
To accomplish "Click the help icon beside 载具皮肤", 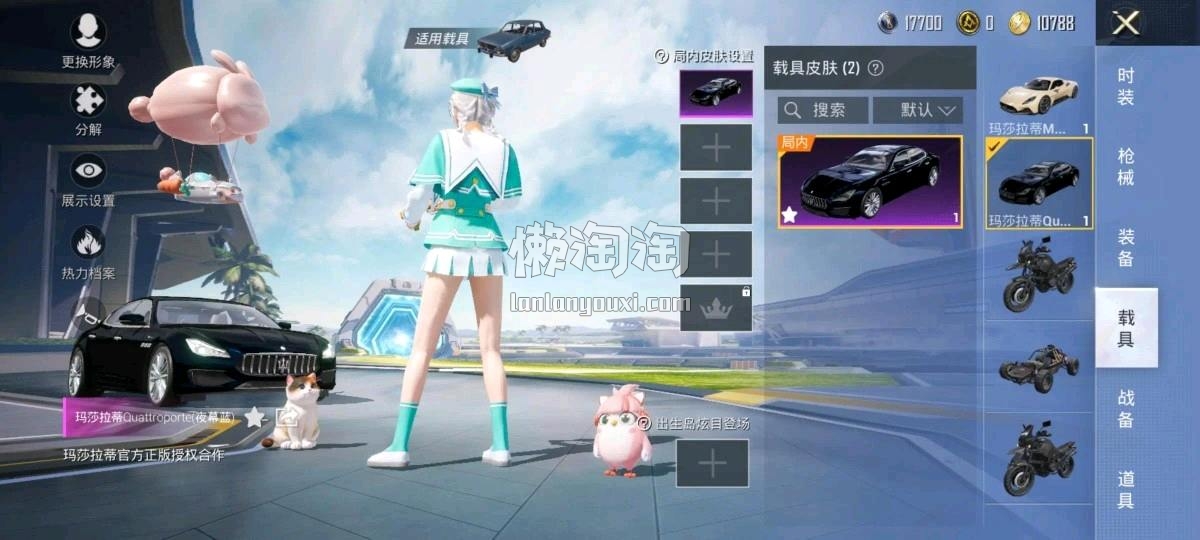I will (x=876, y=68).
